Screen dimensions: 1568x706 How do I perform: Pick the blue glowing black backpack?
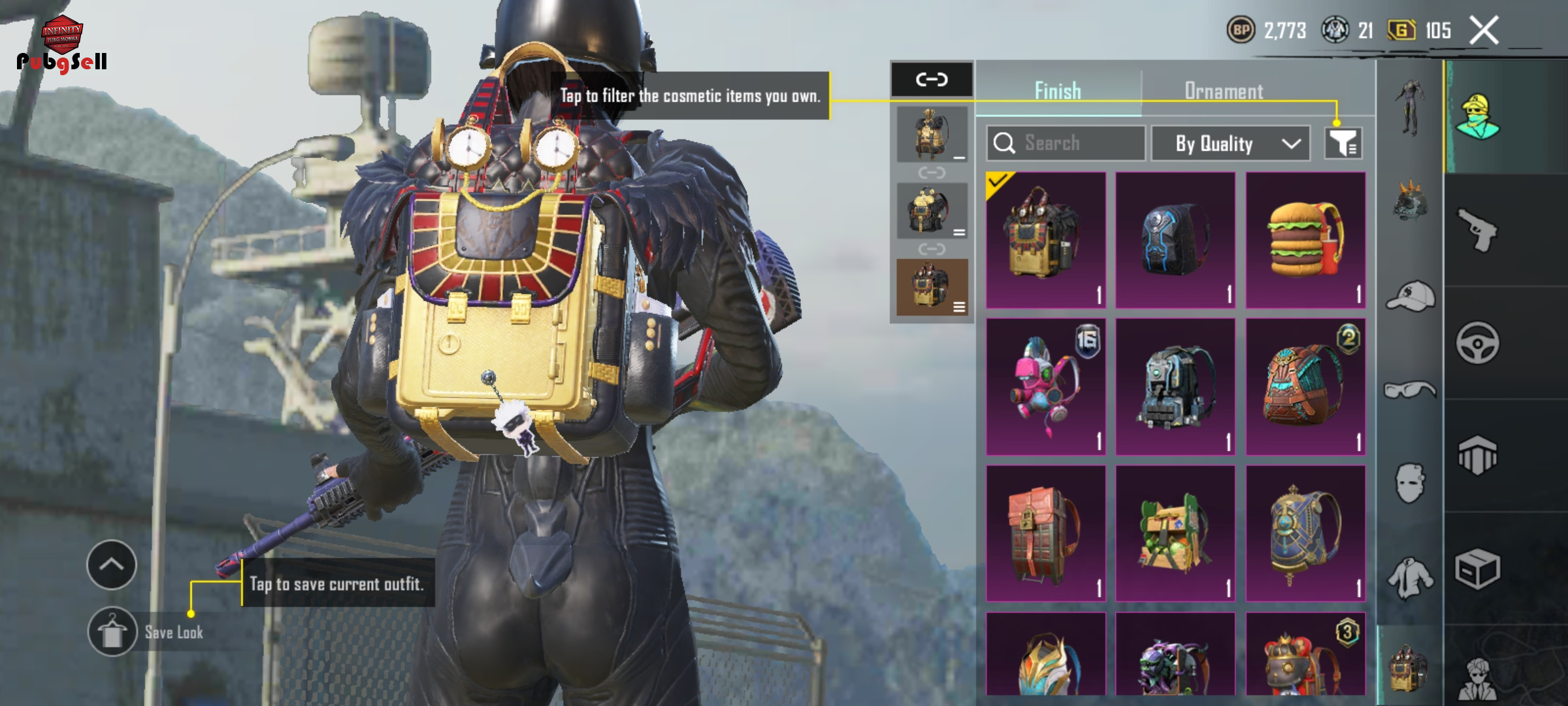coord(1175,240)
